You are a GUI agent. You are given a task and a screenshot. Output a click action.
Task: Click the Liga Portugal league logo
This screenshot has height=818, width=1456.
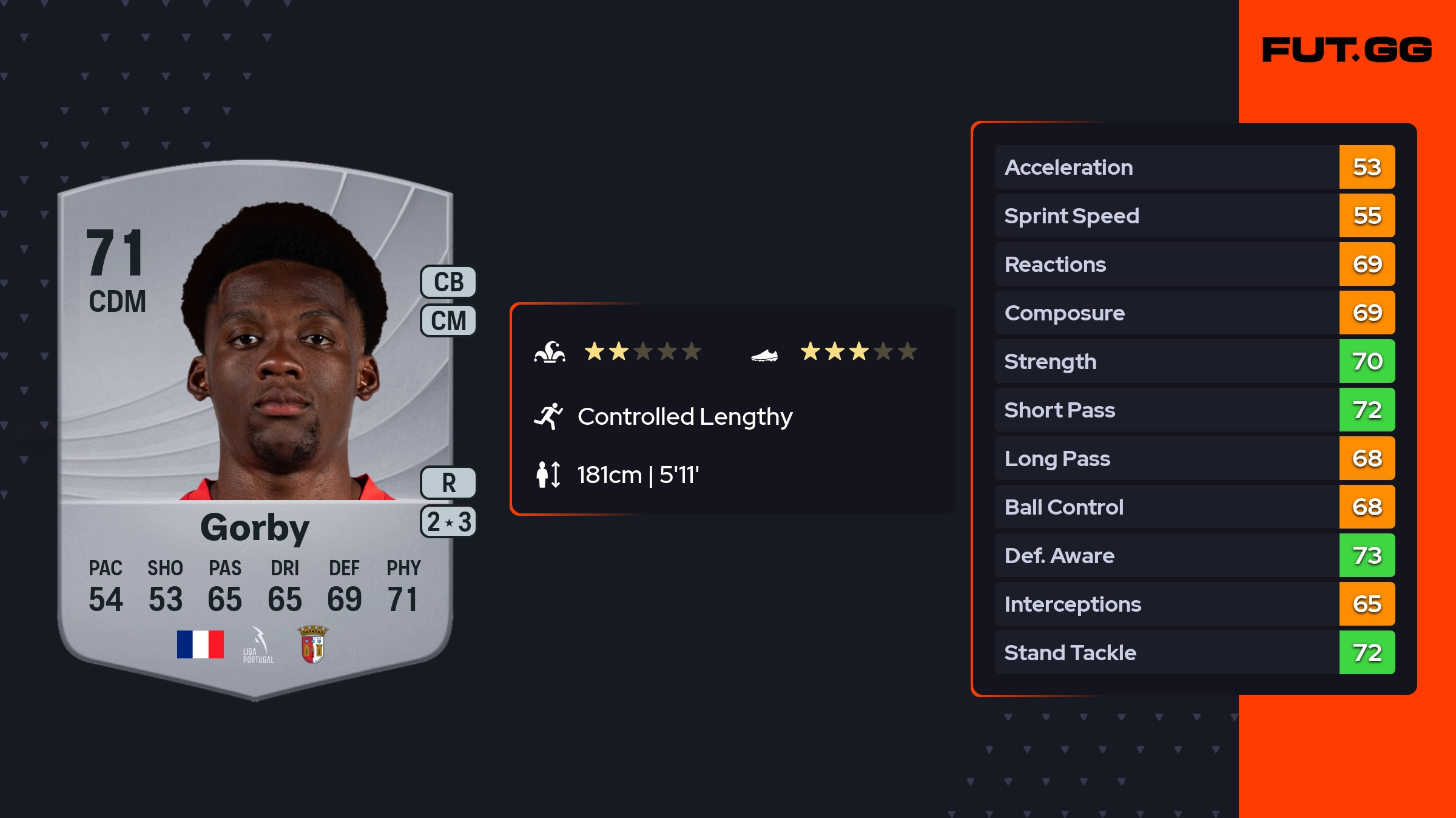click(258, 645)
